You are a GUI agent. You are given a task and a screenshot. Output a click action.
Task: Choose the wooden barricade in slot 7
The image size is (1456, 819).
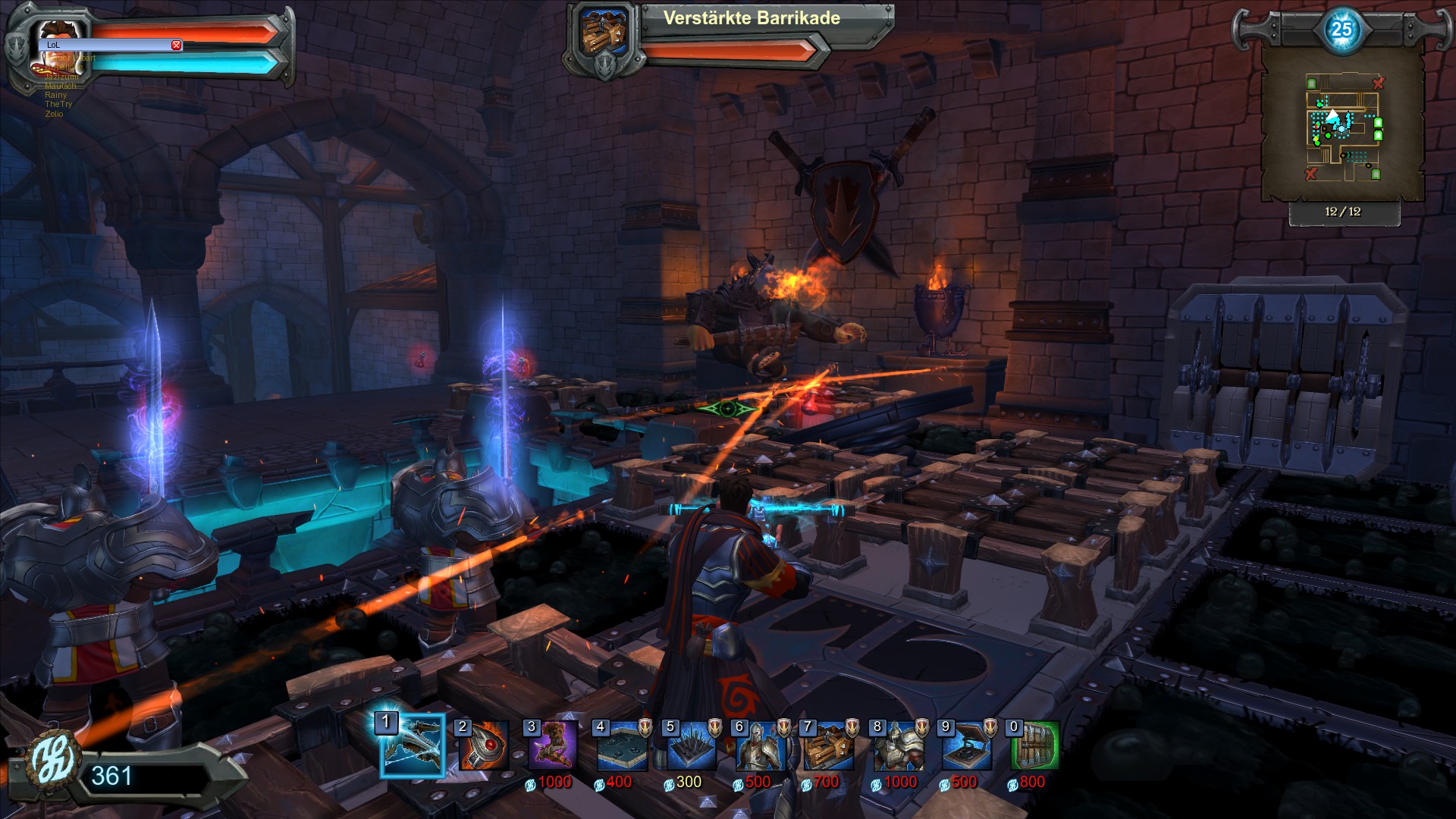[x=830, y=747]
